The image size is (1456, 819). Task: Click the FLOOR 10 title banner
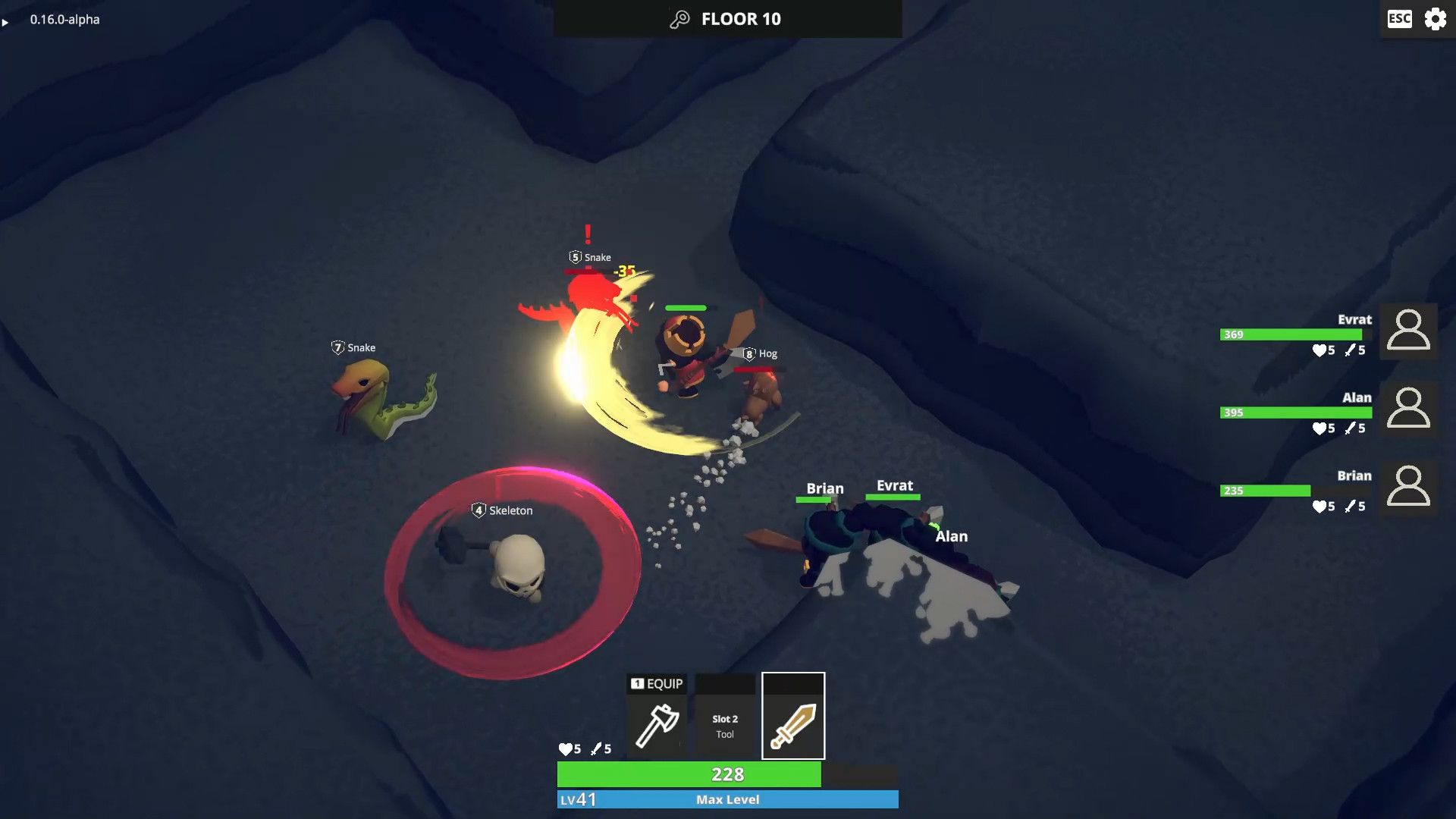727,19
